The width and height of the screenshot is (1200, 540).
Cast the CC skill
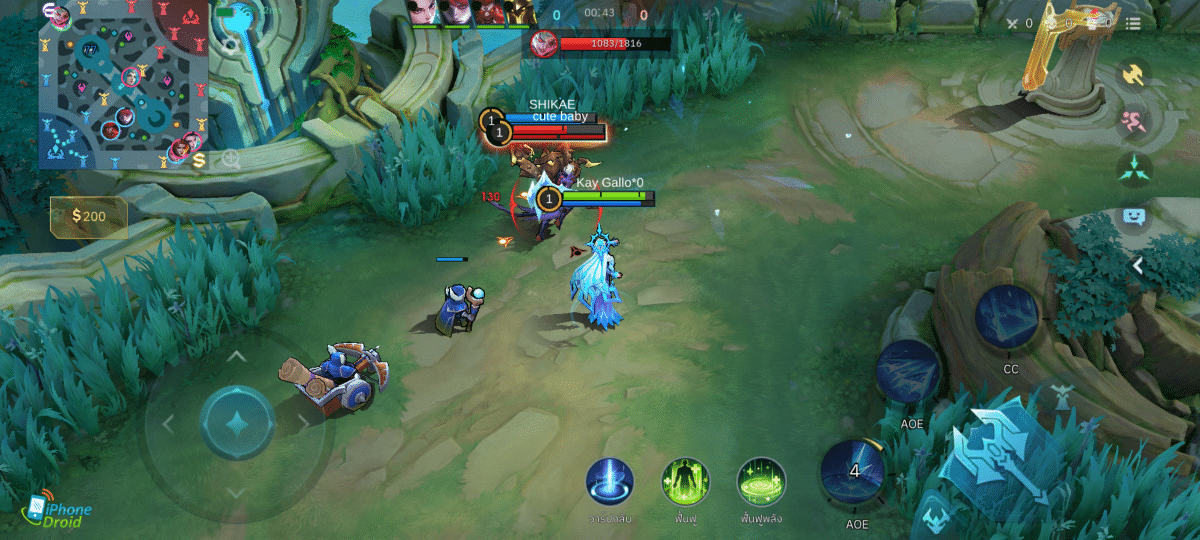(1008, 317)
